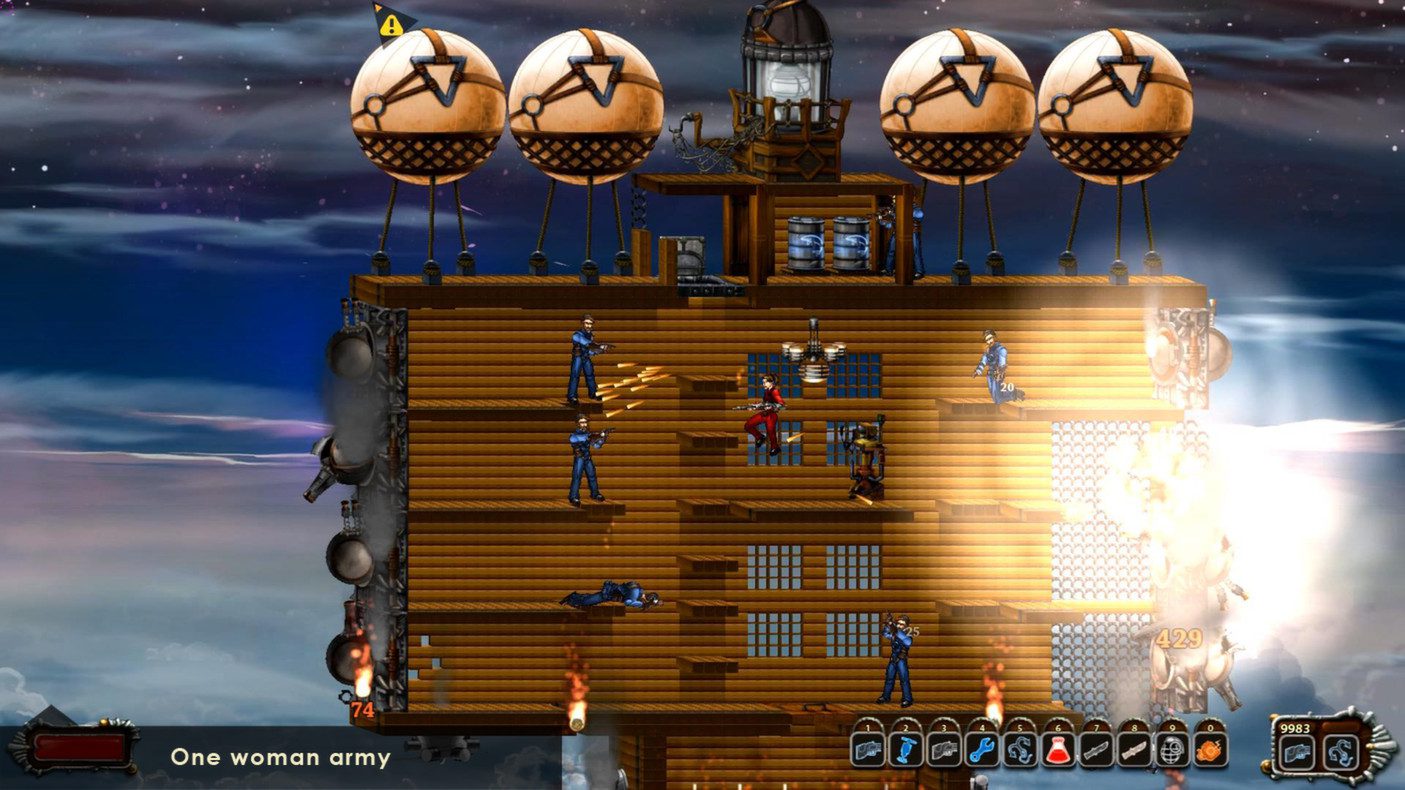Select the knife in hotbar slot 8
The height and width of the screenshot is (790, 1405).
click(x=1132, y=748)
